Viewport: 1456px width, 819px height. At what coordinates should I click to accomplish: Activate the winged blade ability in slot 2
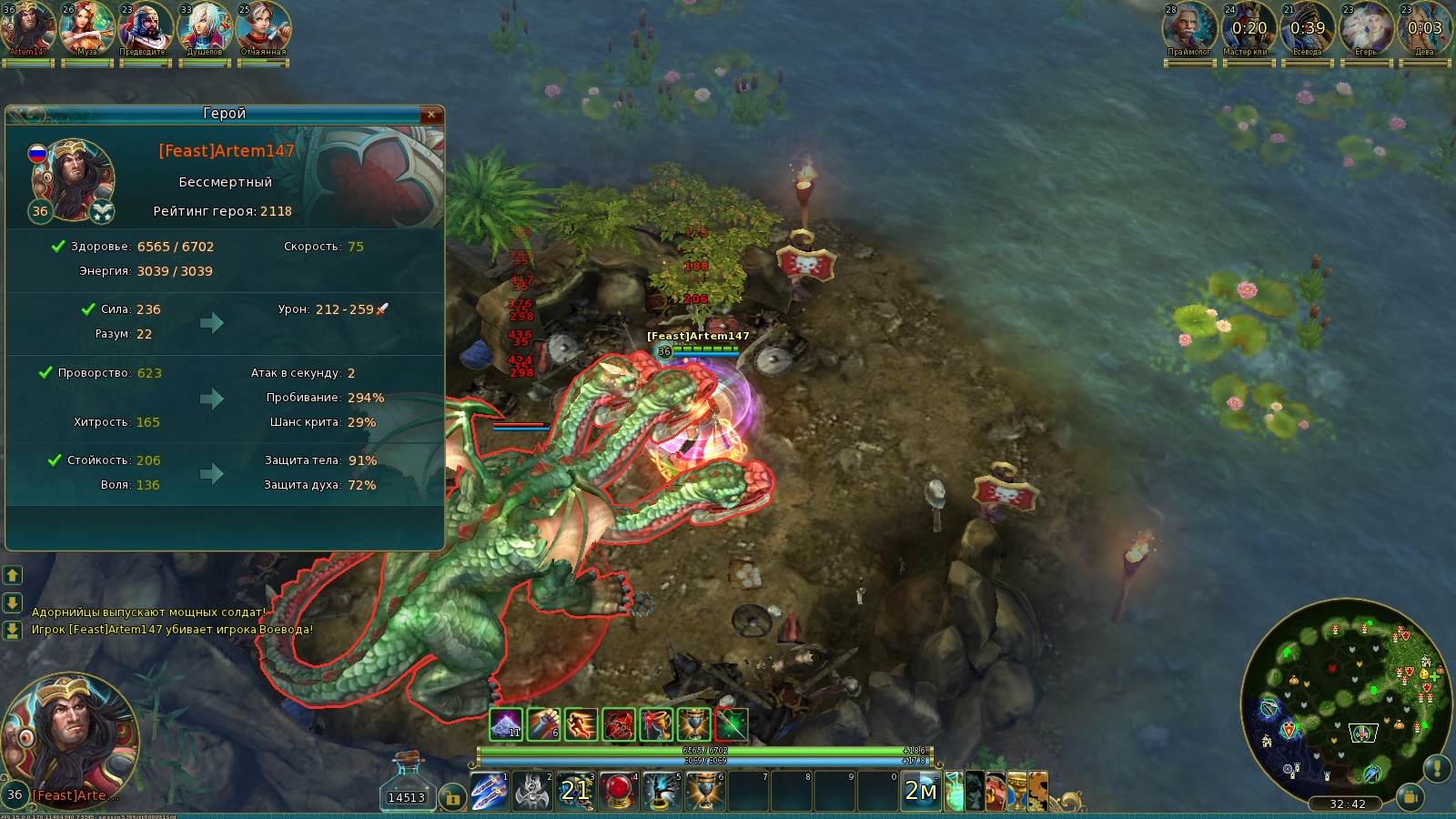pos(532,791)
